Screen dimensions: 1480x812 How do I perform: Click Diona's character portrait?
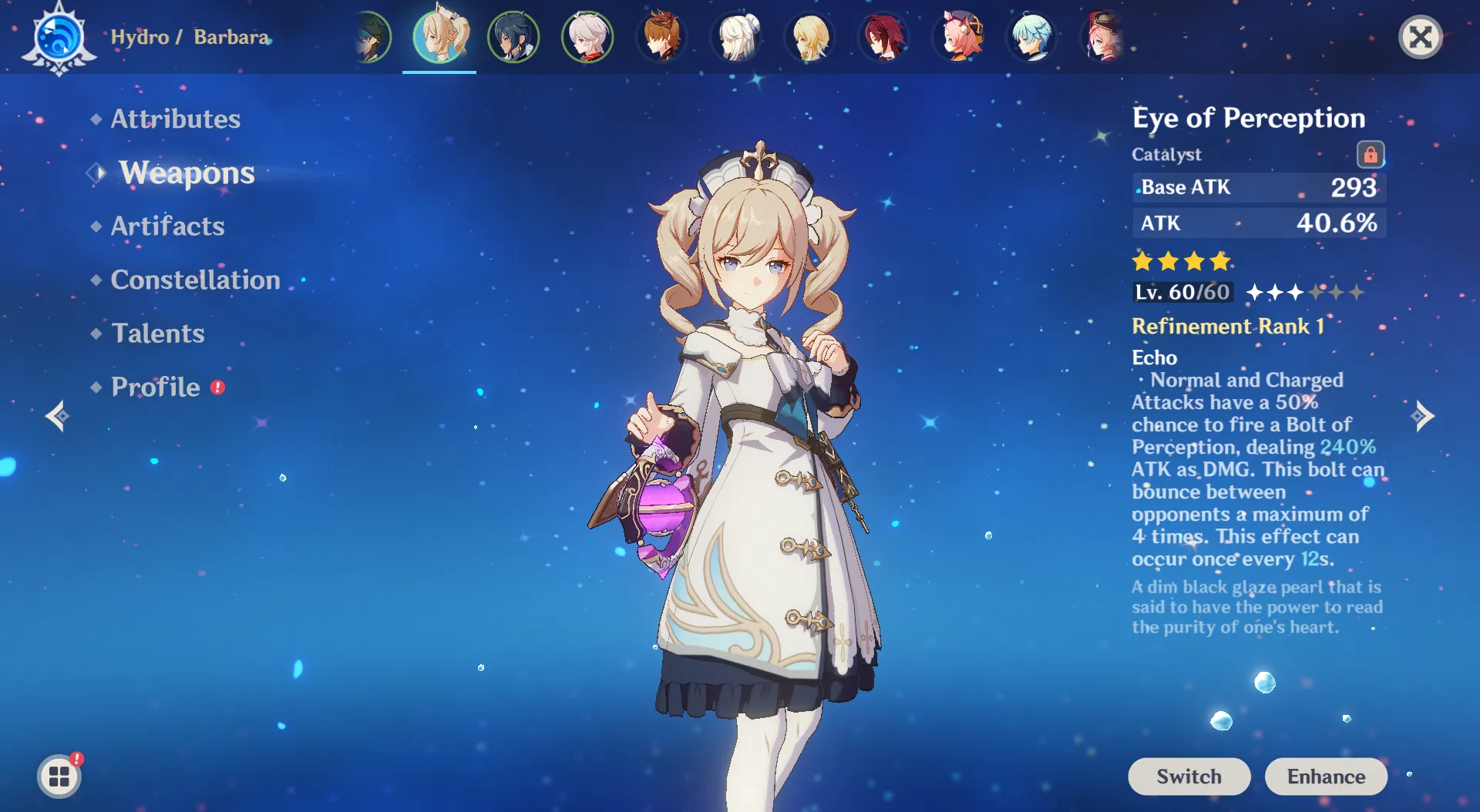957,35
